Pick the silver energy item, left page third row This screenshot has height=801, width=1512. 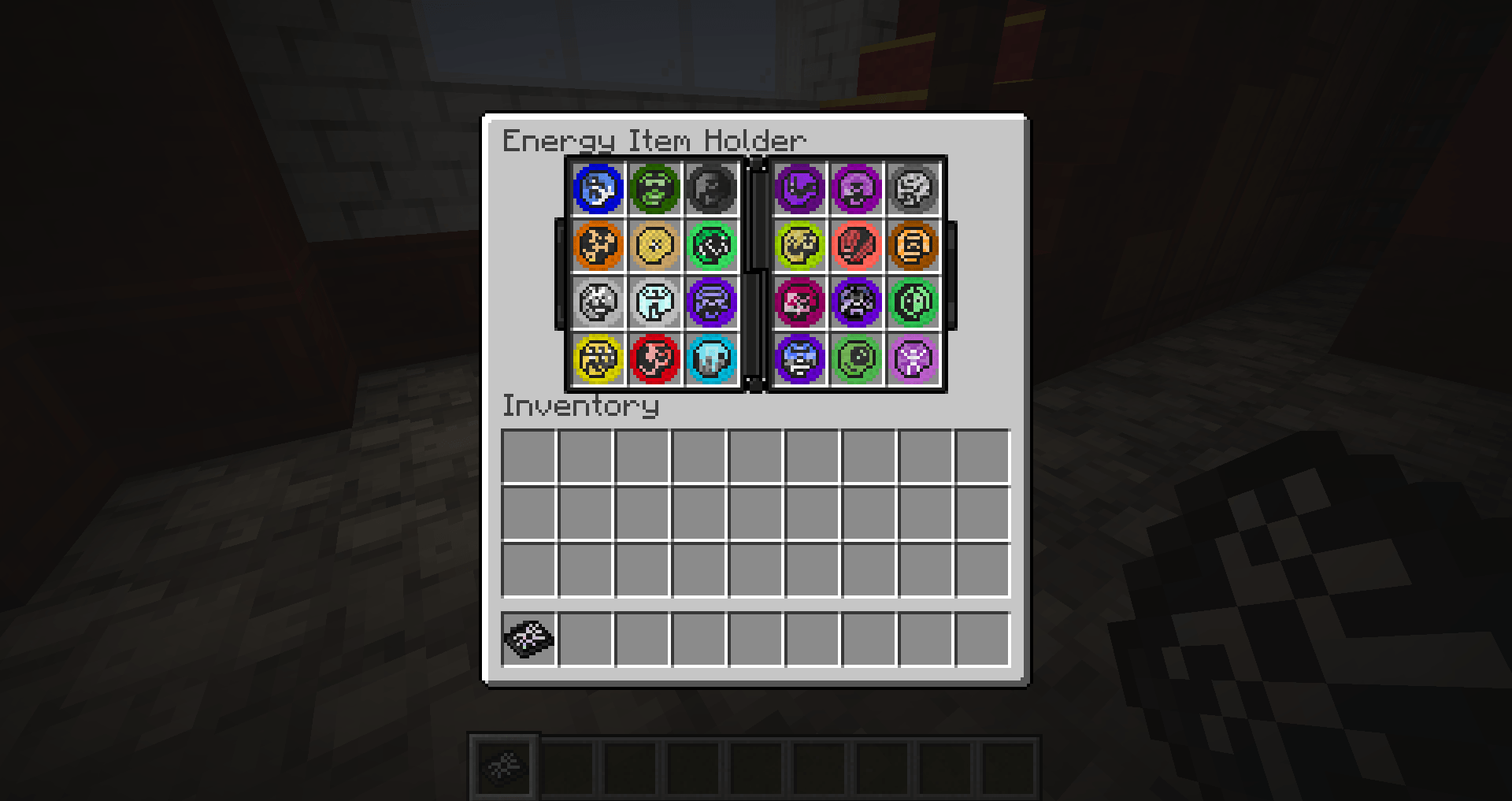pyautogui.click(x=597, y=302)
